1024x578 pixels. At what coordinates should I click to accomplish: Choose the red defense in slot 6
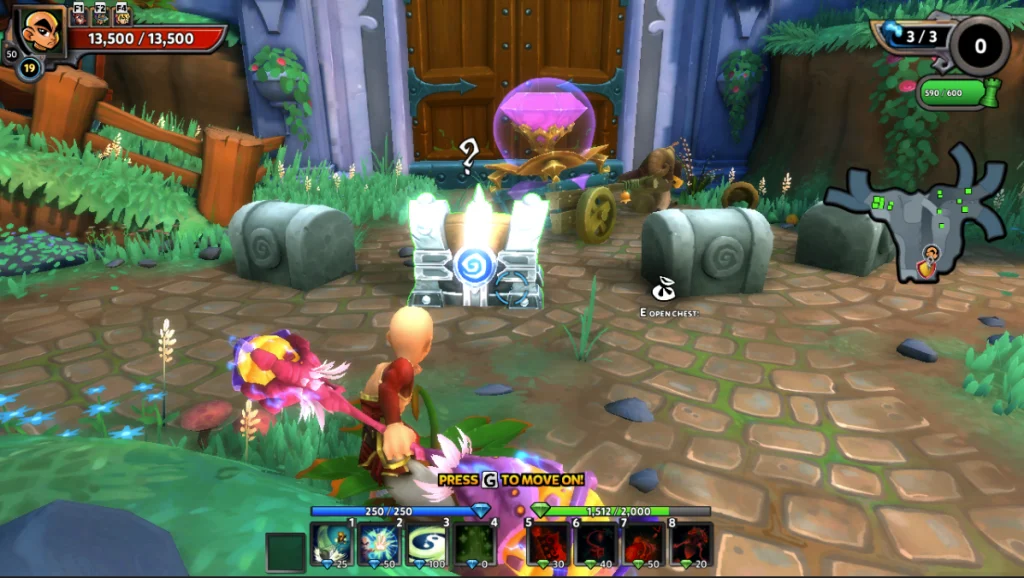(x=595, y=544)
